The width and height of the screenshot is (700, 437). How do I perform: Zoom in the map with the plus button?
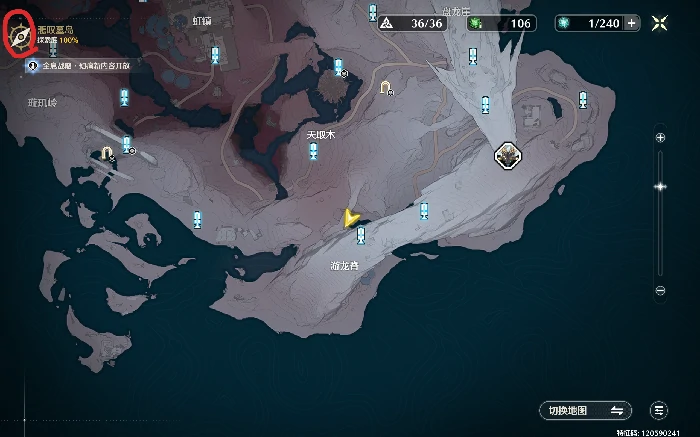[x=660, y=137]
